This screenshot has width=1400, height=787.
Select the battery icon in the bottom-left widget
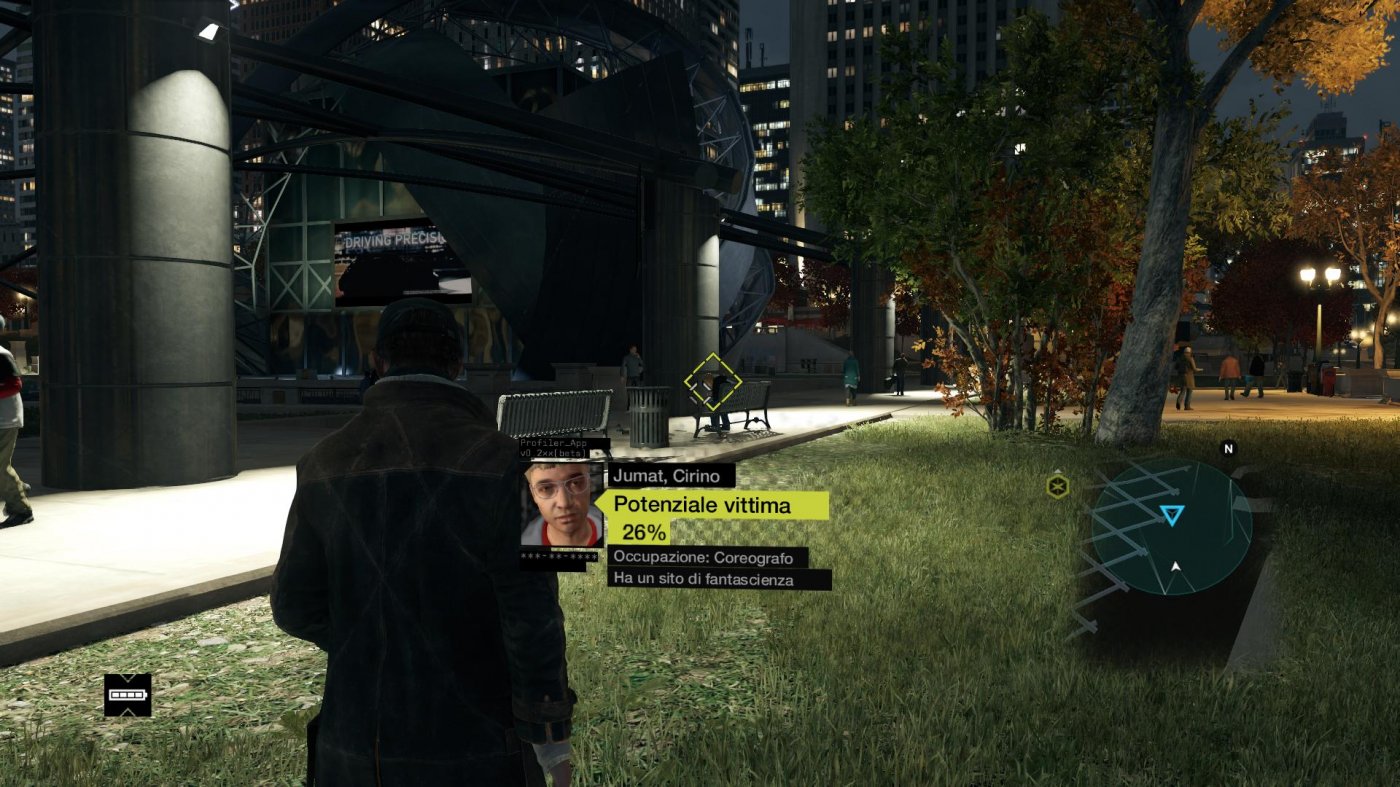(x=127, y=695)
